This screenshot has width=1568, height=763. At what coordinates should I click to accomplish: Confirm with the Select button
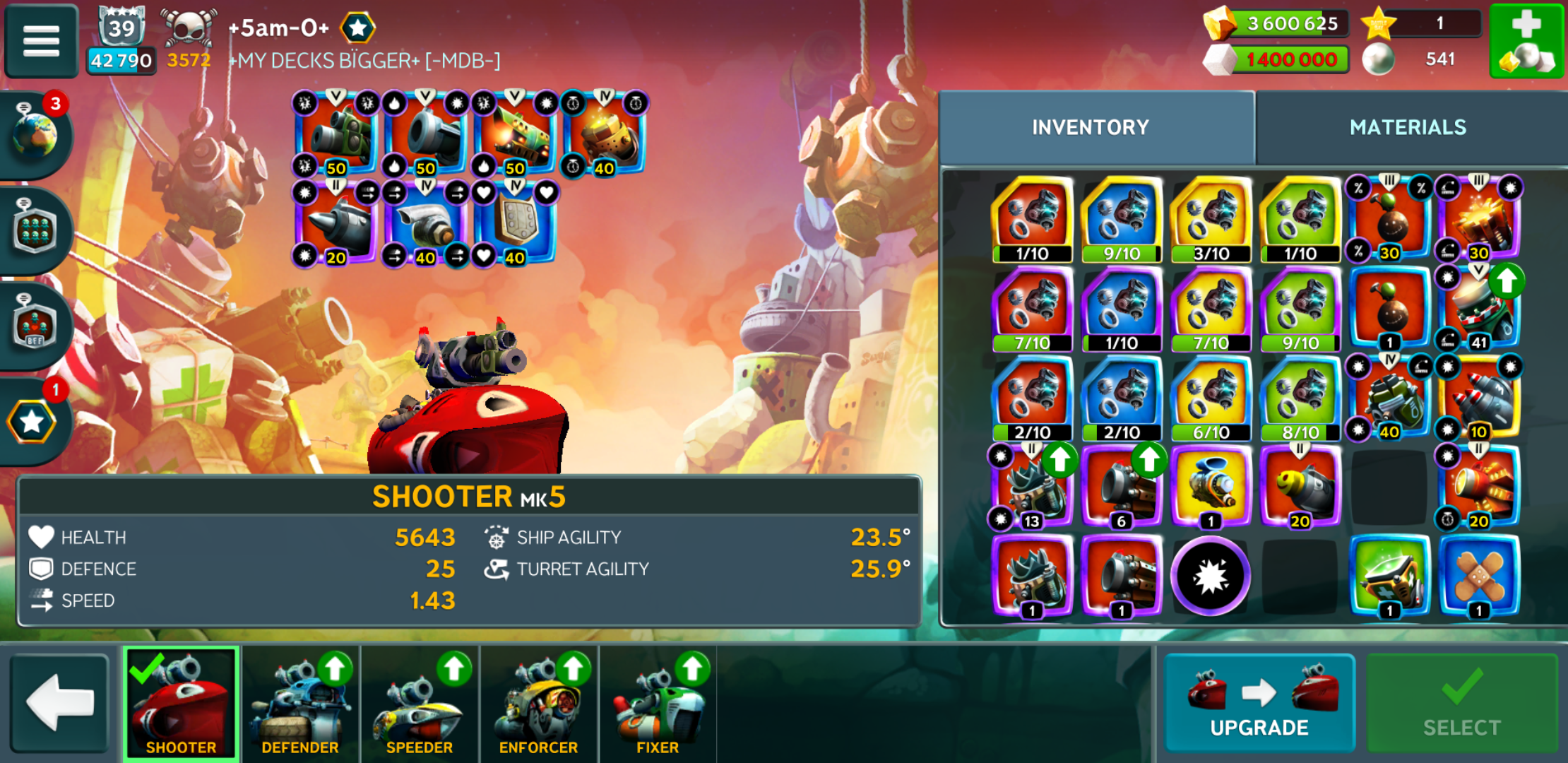1461,703
